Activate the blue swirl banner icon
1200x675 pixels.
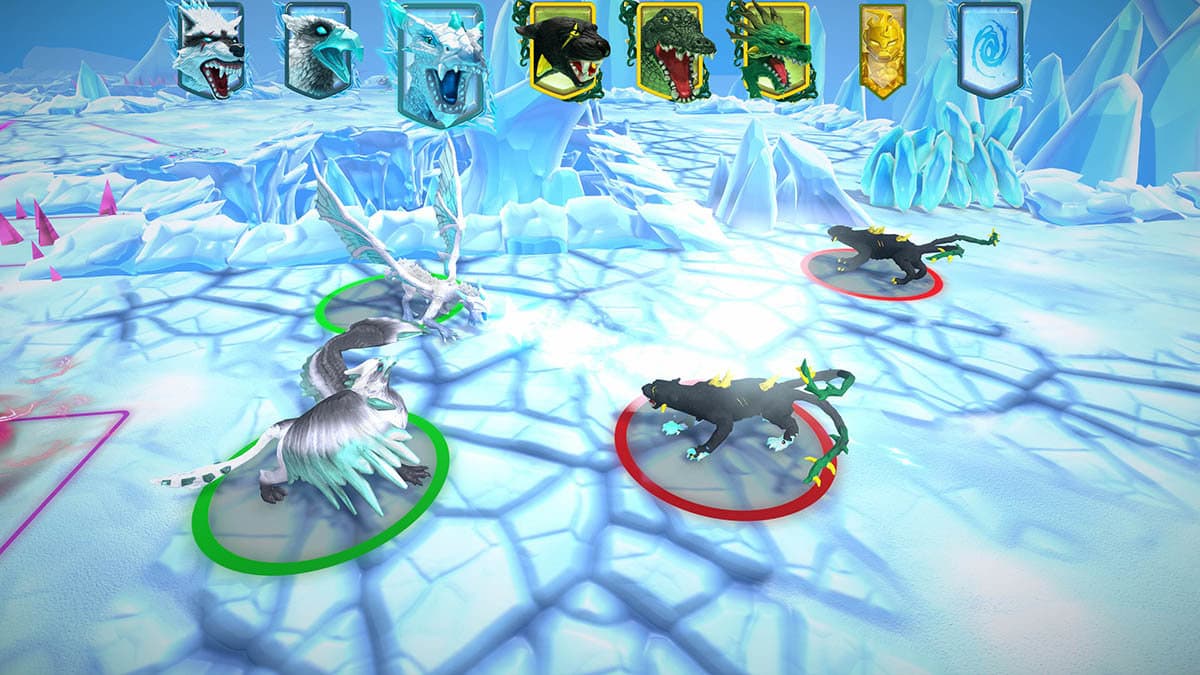tap(990, 48)
